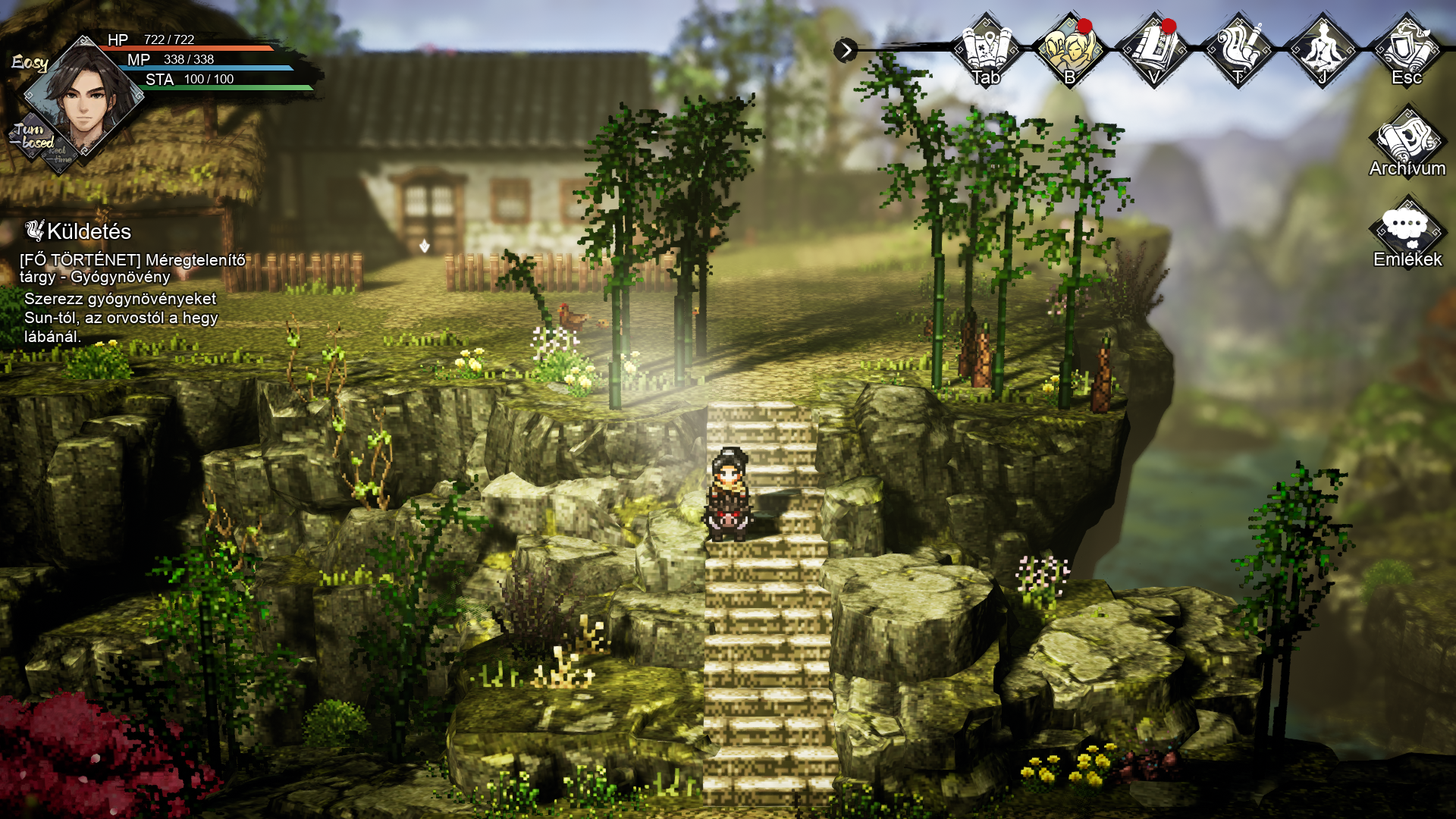Image resolution: width=1456 pixels, height=819 pixels.
Task: Open the companions icon labeled B
Action: point(1069,50)
